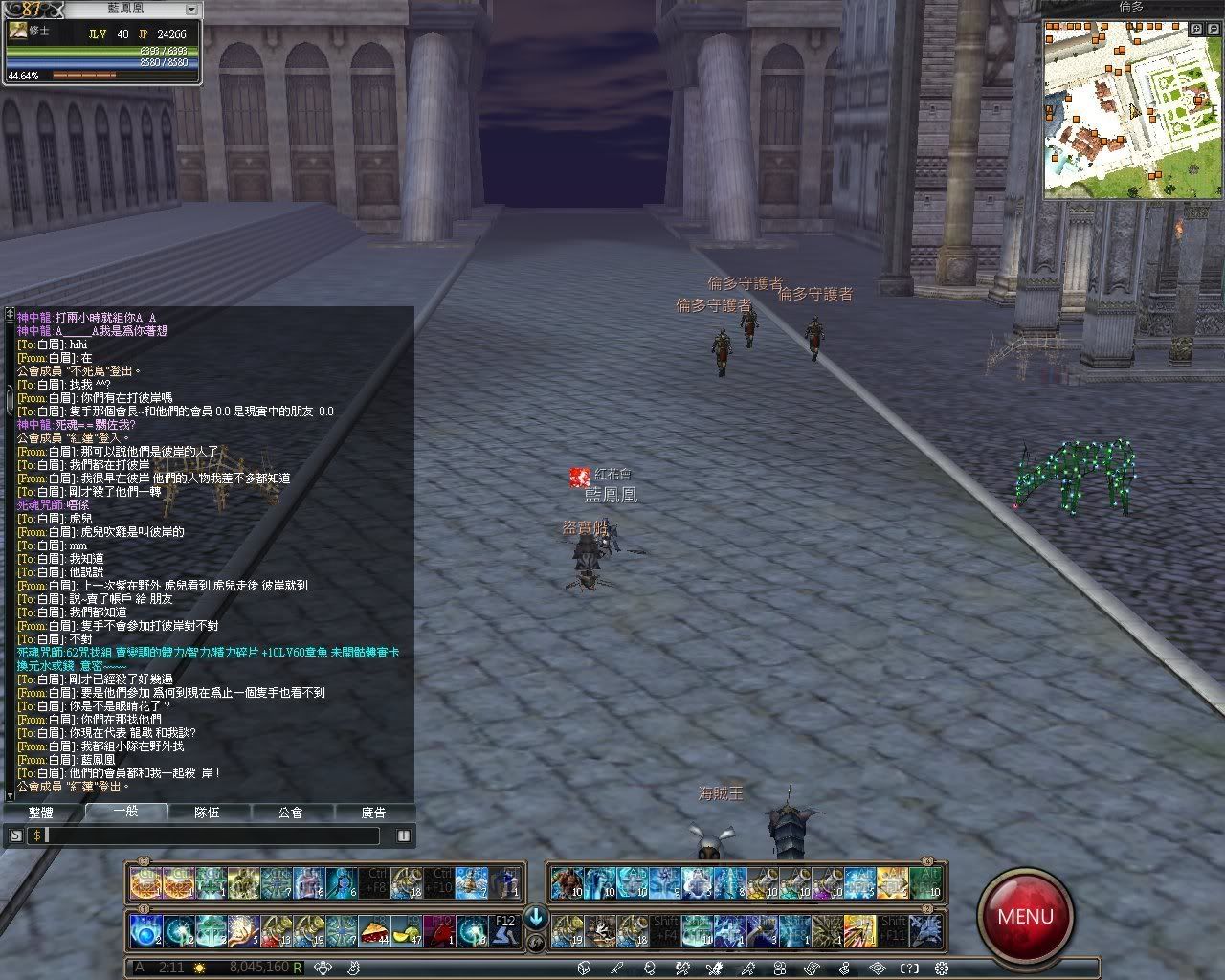
Task: Open the sword icon in bottom toolbar
Action: [x=616, y=969]
